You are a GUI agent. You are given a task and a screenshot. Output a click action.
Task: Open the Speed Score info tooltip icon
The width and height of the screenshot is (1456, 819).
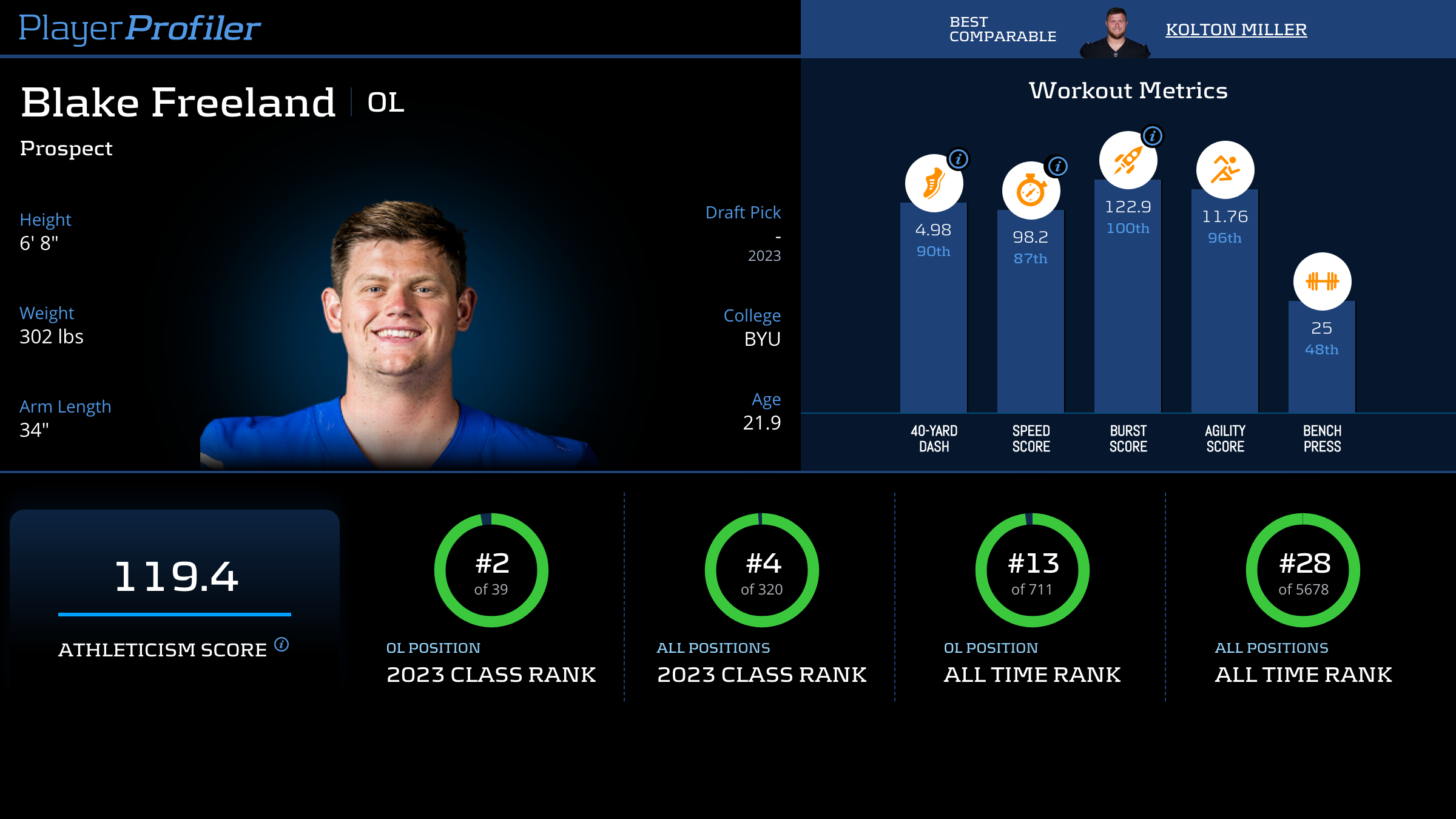point(1057,166)
